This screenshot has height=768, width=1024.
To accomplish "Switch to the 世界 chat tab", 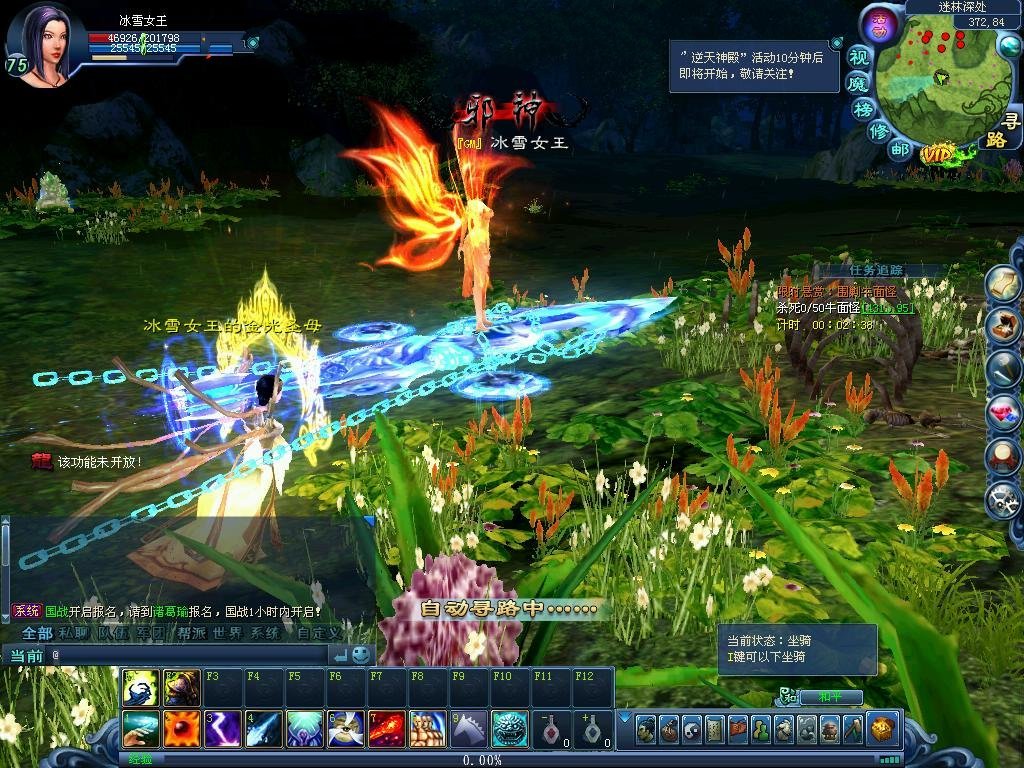I will click(227, 633).
